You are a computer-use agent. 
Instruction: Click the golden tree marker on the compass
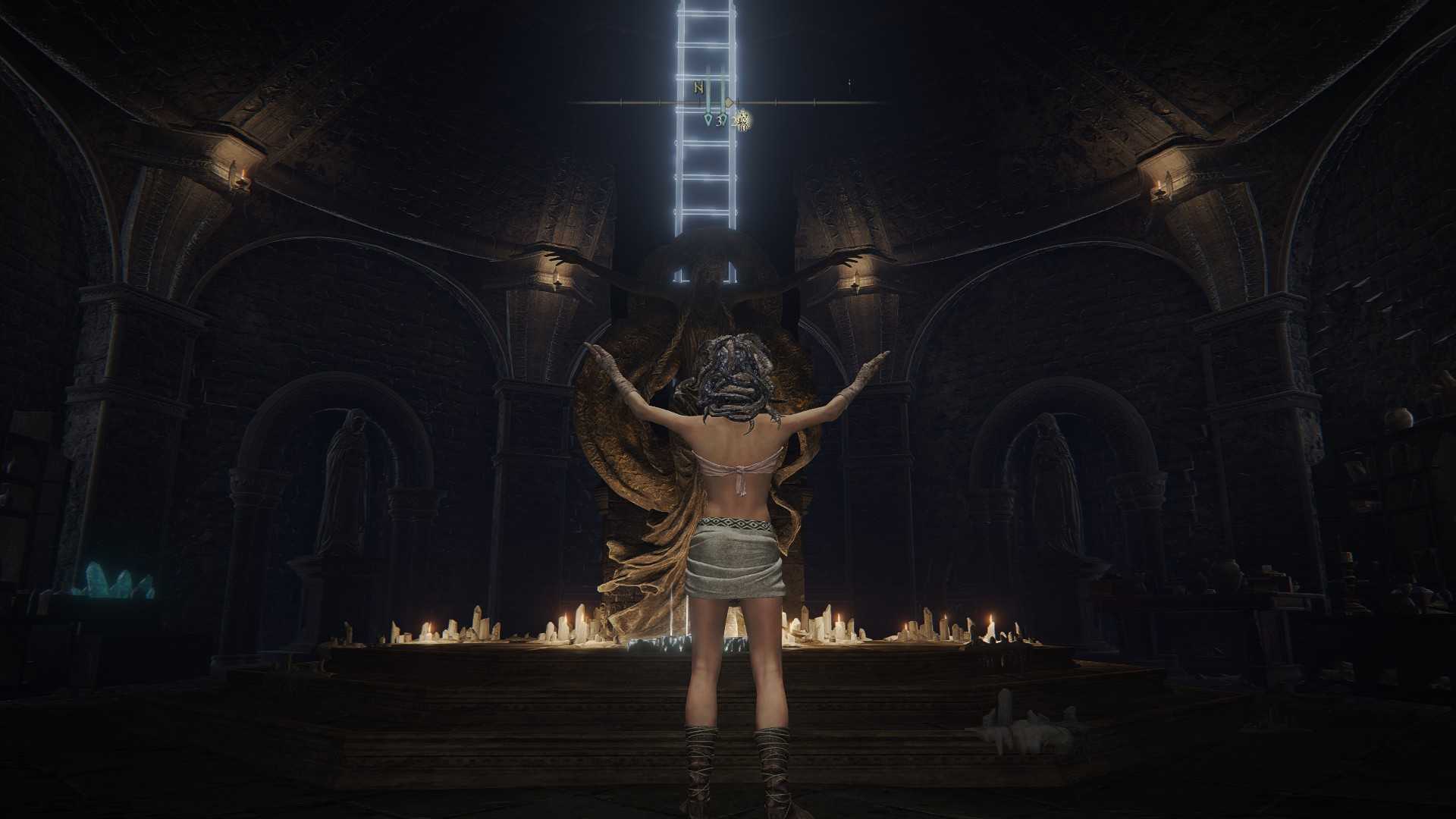(744, 119)
